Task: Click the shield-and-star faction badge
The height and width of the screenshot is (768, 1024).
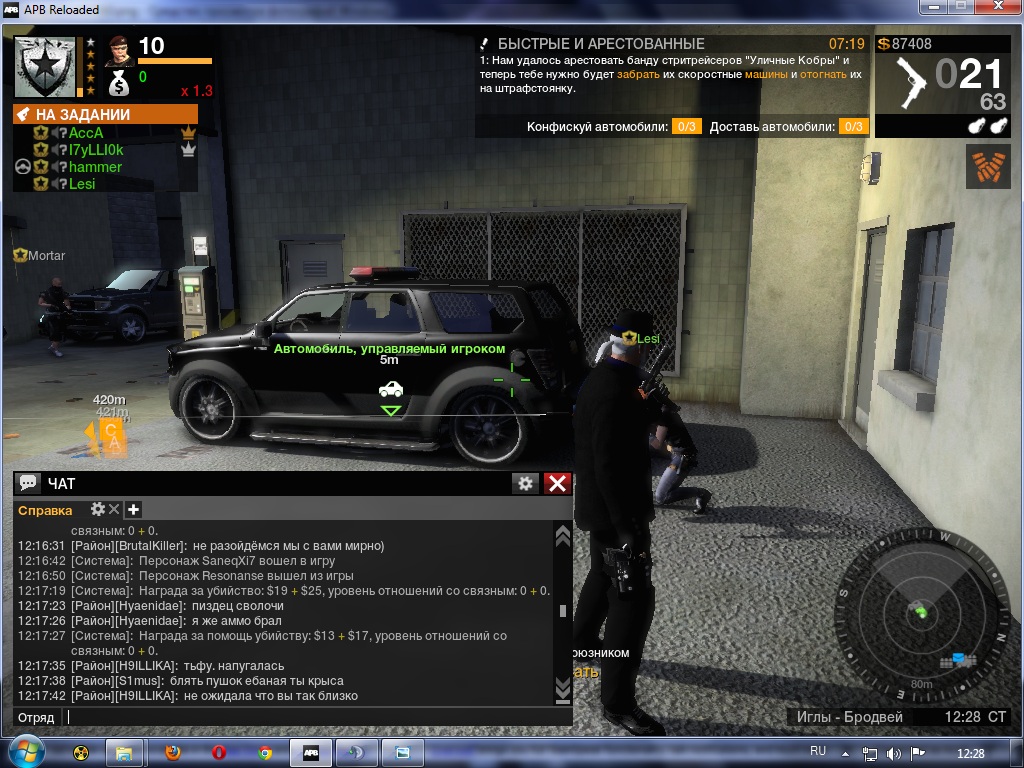Action: [45, 66]
